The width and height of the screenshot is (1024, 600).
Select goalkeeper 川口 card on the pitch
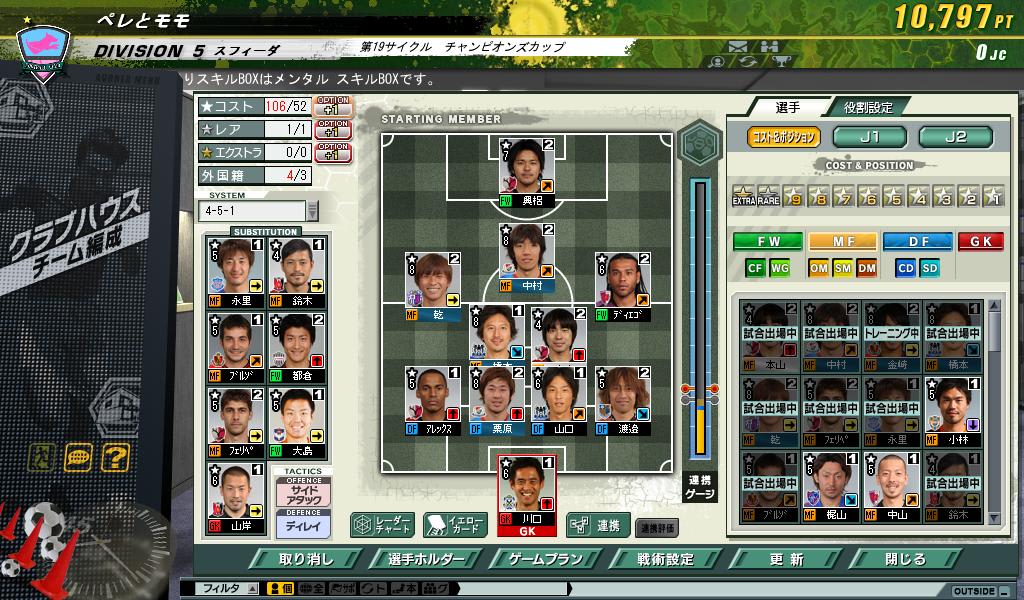pyautogui.click(x=527, y=494)
